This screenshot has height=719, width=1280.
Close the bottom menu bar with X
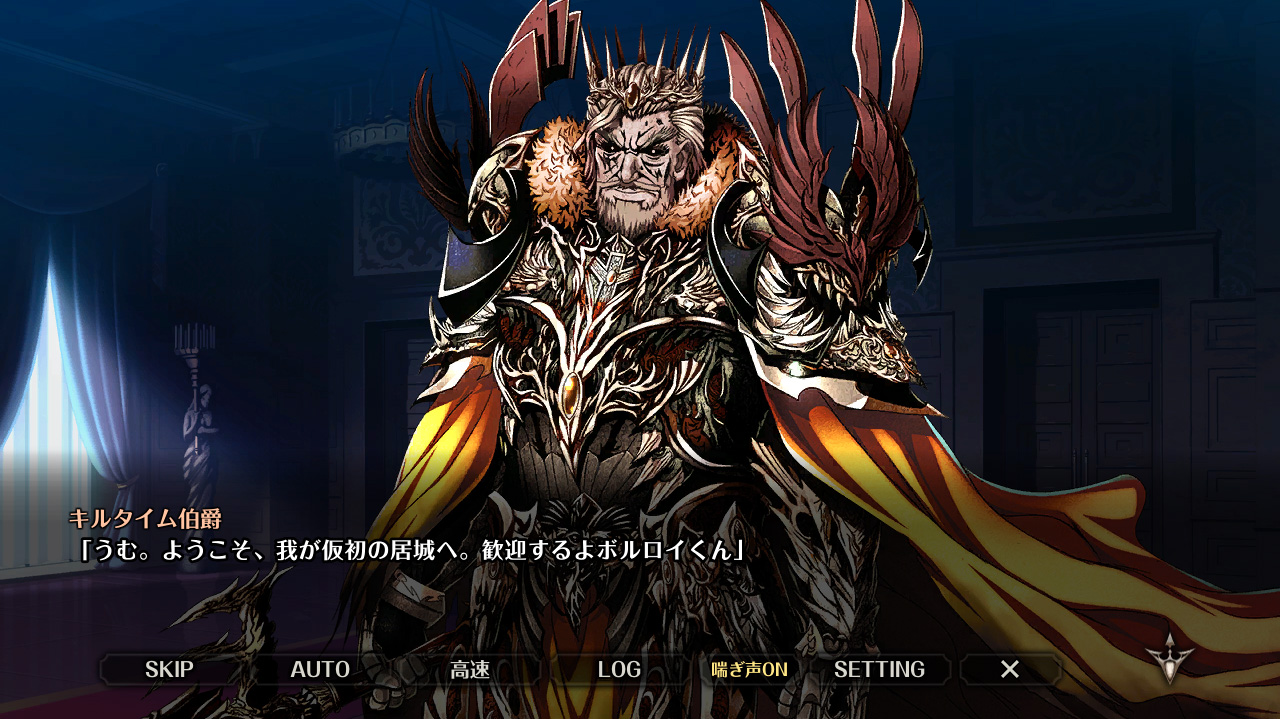coord(1010,669)
